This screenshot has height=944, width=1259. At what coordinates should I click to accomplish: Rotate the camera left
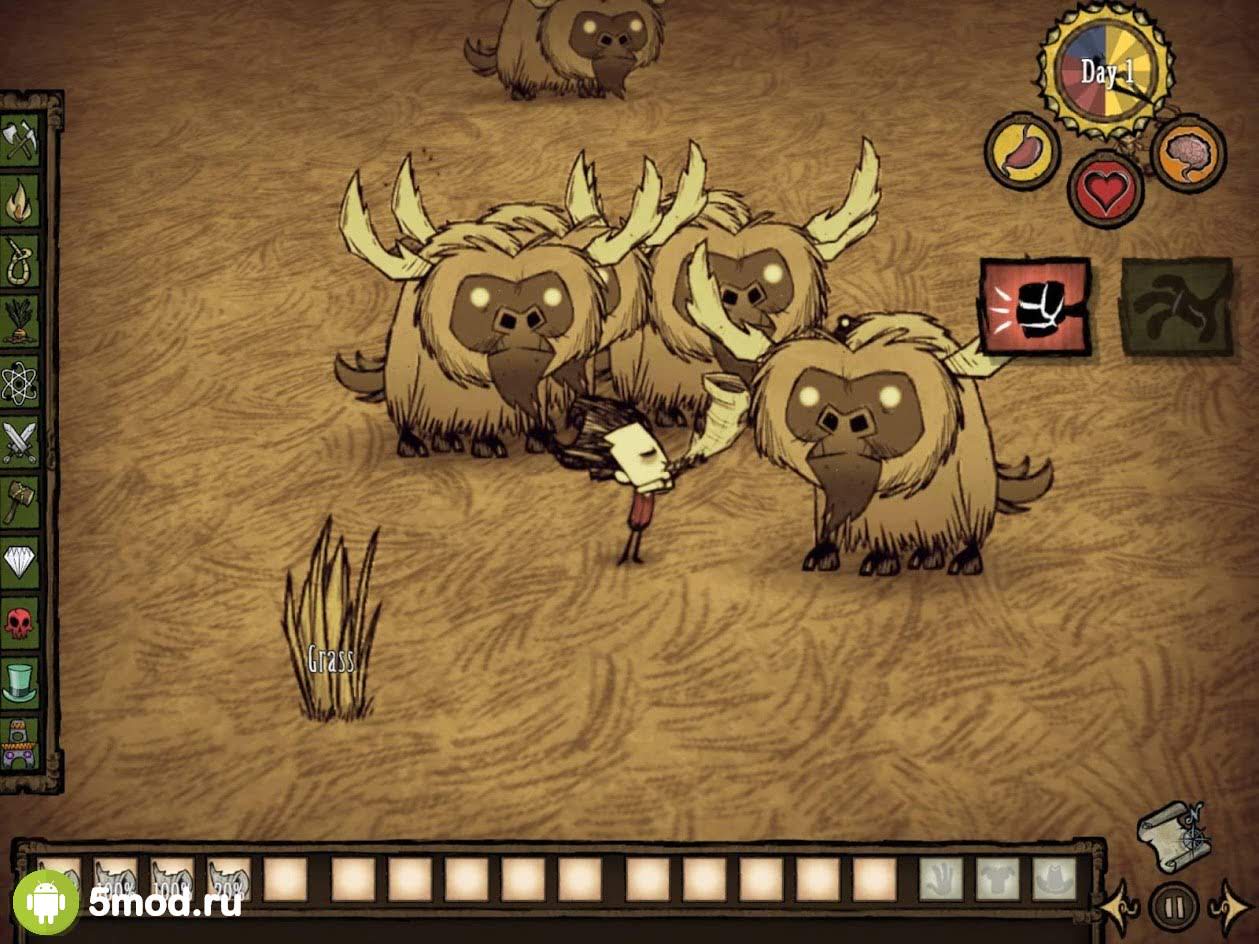click(1119, 908)
